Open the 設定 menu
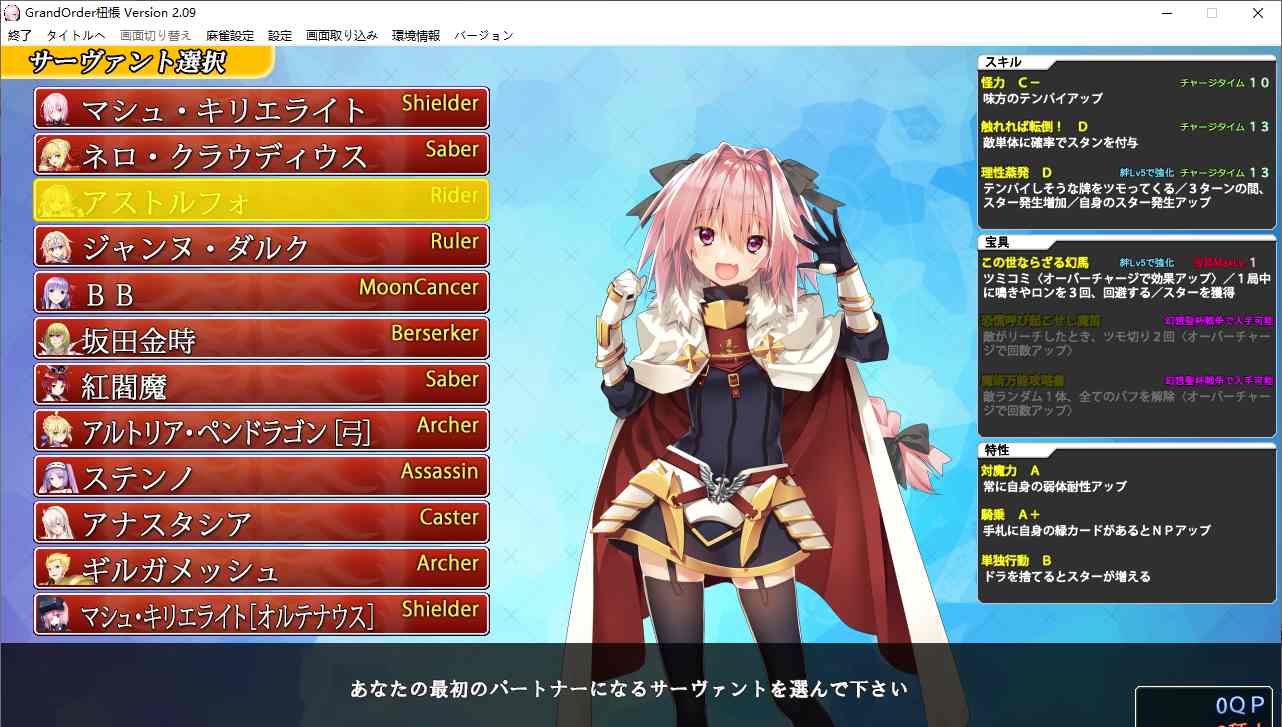Image resolution: width=1282 pixels, height=727 pixels. [x=280, y=34]
